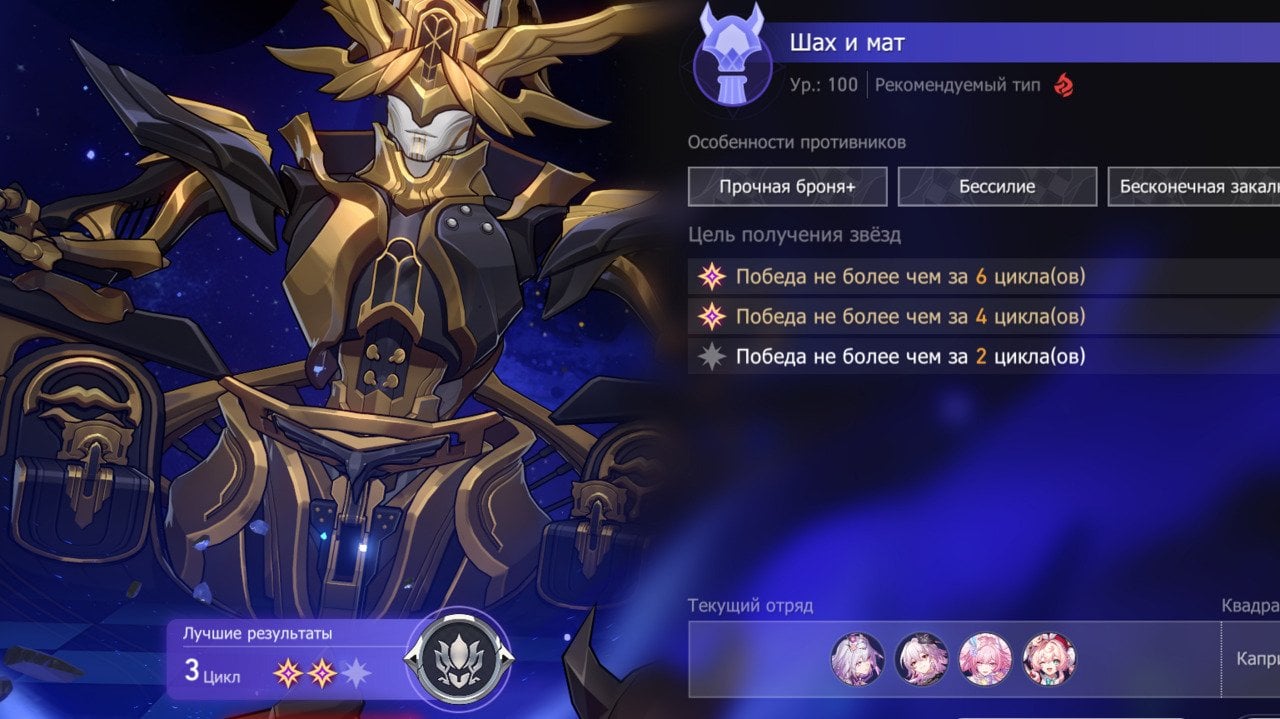This screenshot has height=719, width=1280.
Task: Click the silver boss emblem medallion
Action: [458, 658]
